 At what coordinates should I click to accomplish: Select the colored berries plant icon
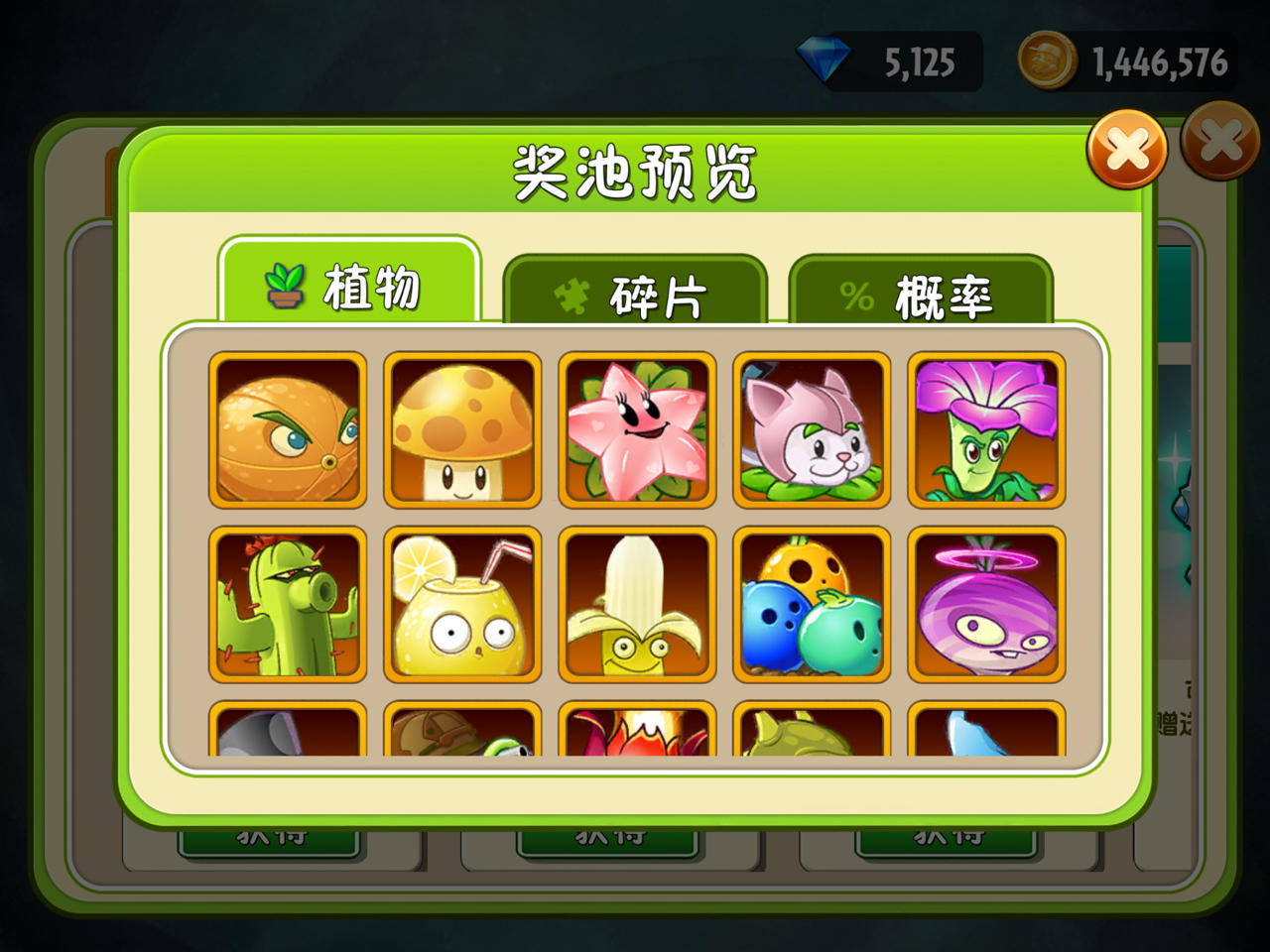[811, 604]
